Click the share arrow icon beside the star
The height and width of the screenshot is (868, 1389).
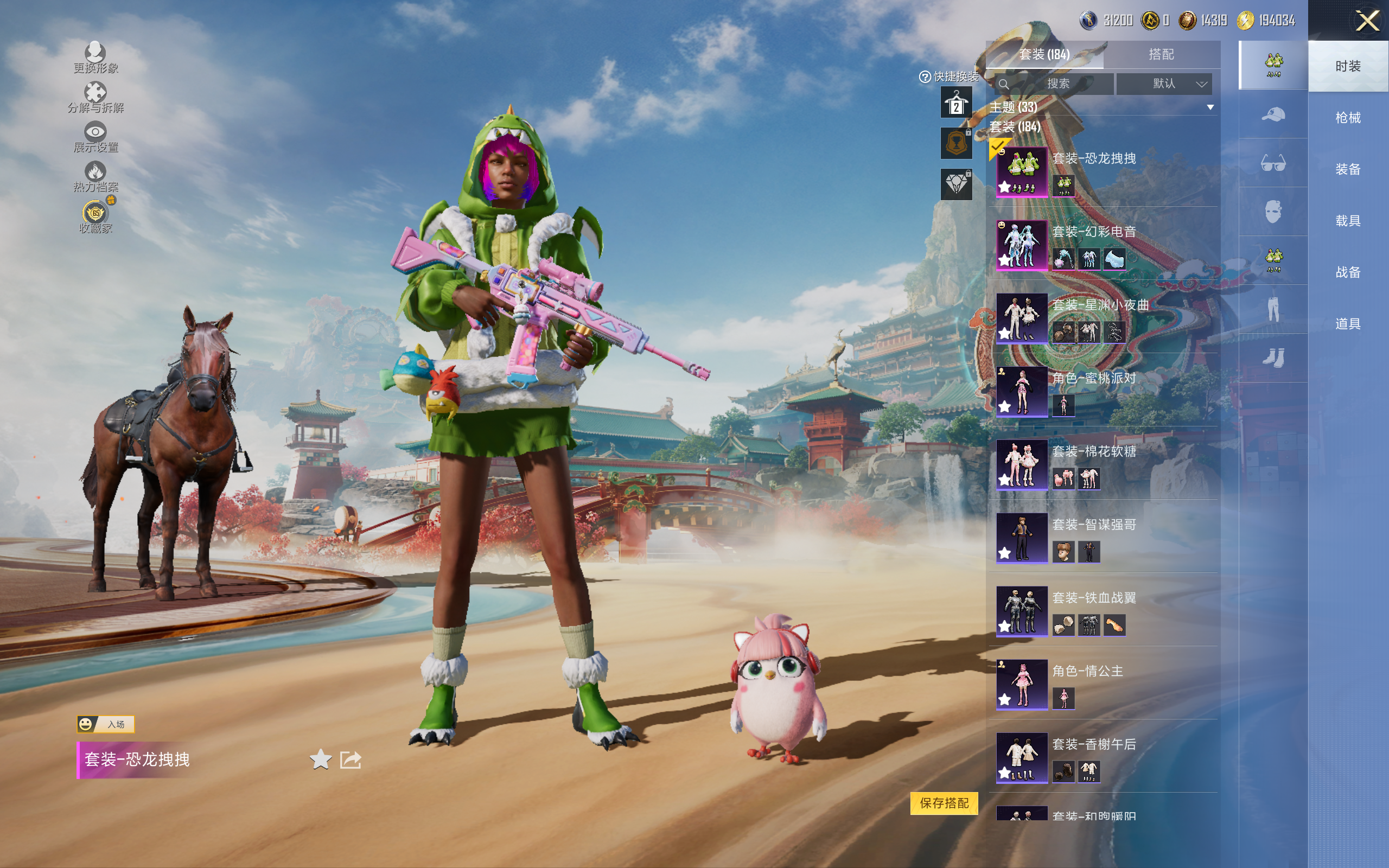tap(350, 759)
